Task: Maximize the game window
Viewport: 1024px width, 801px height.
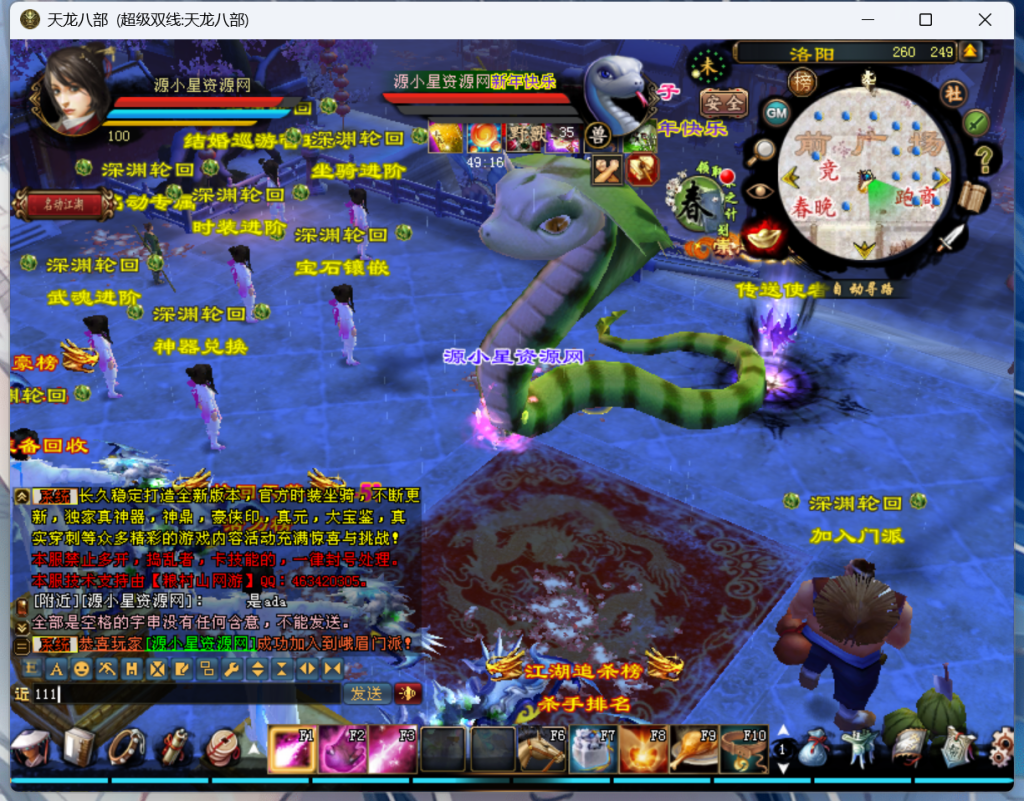Action: coord(925,20)
